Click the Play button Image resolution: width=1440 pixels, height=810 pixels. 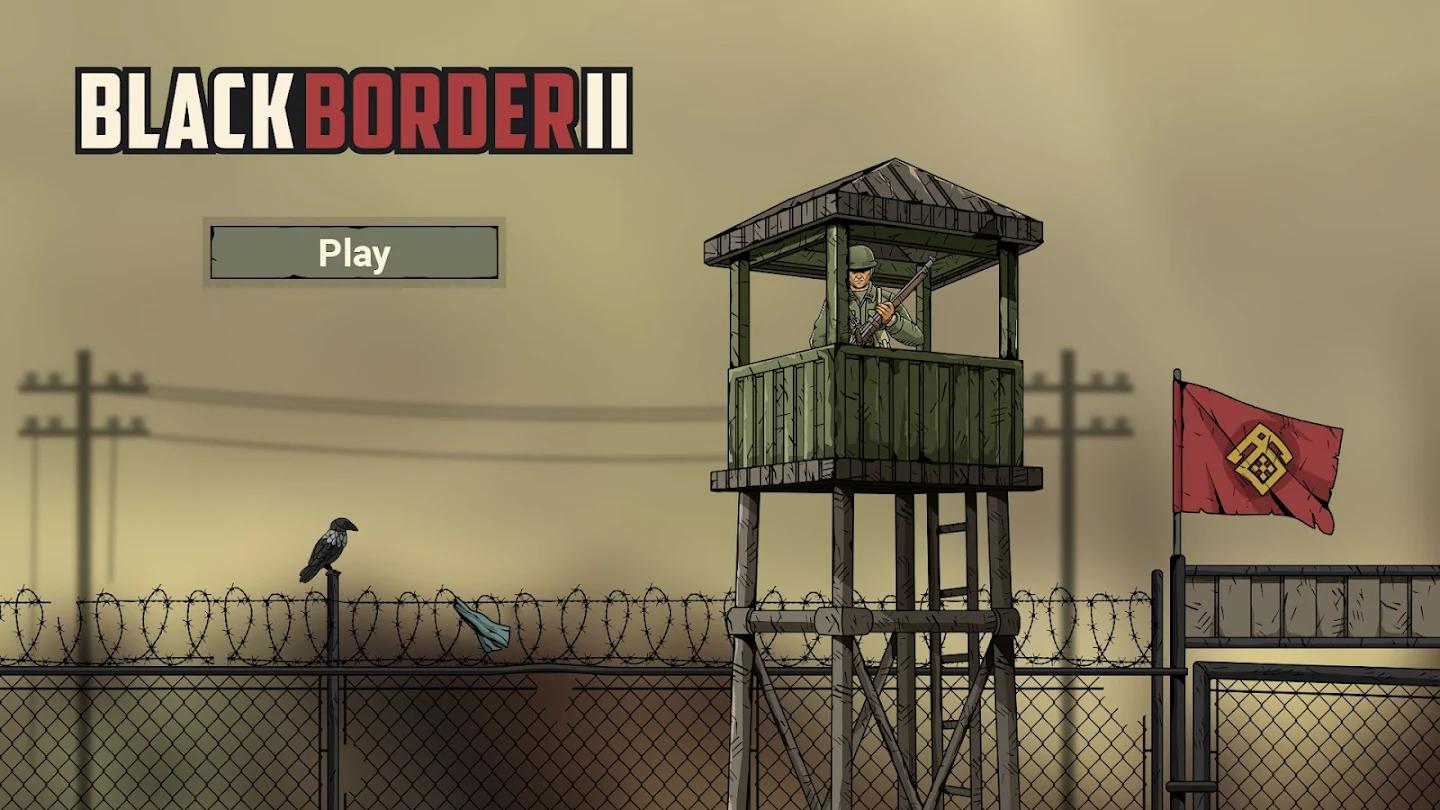(352, 253)
